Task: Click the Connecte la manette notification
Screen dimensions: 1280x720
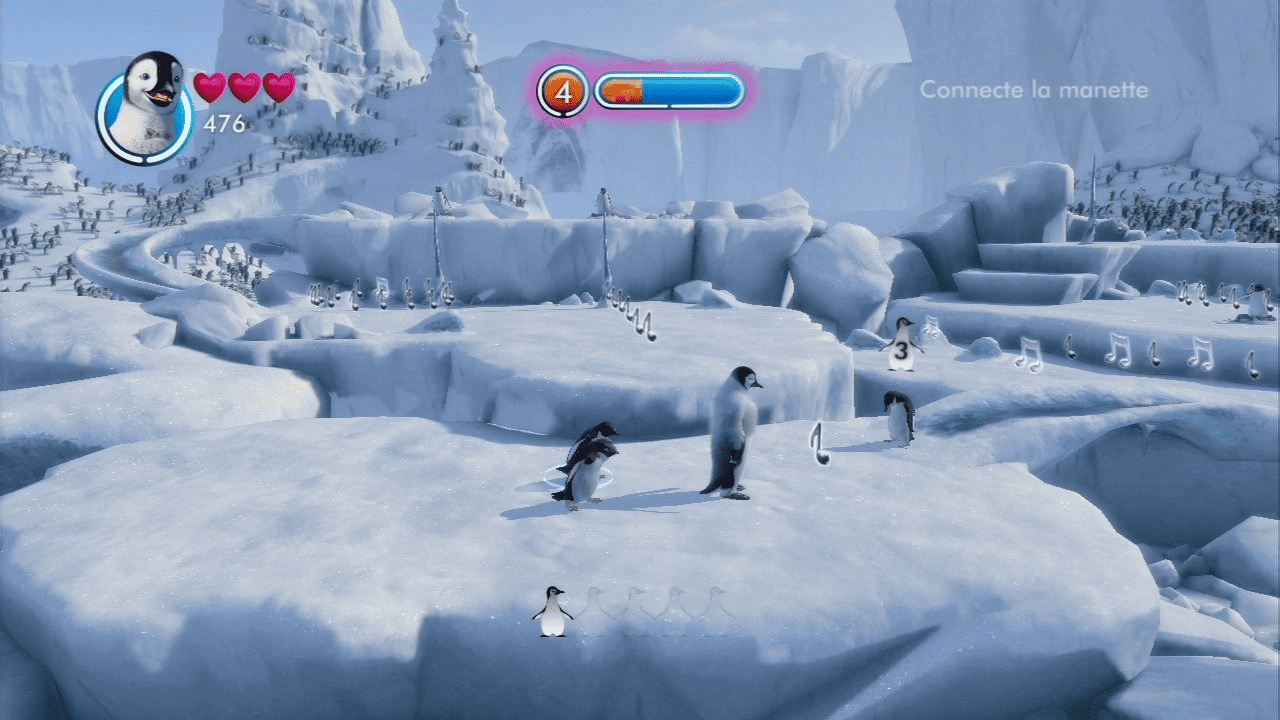Action: point(1033,90)
